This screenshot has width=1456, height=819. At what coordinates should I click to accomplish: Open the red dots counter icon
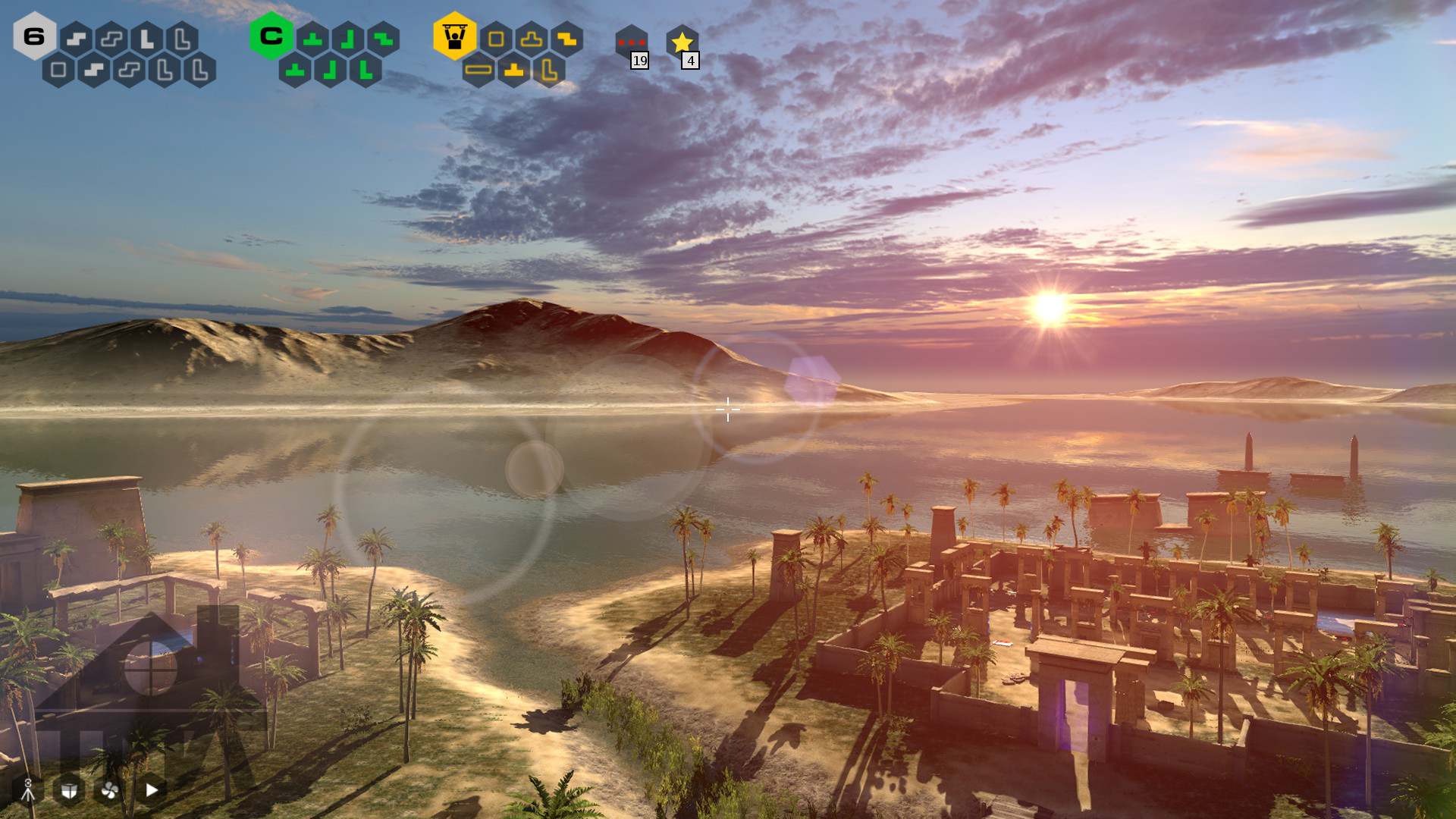[x=631, y=42]
